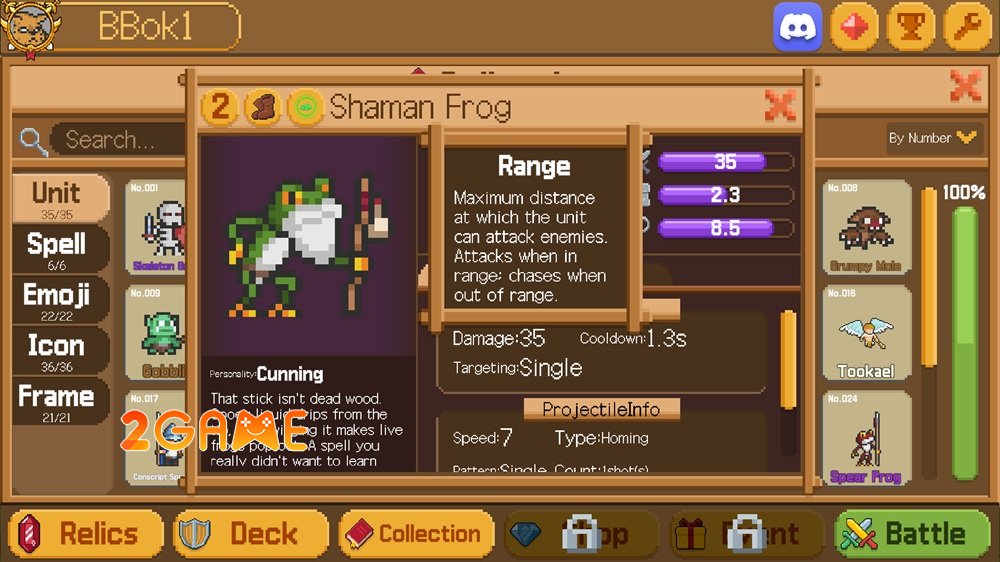Image resolution: width=1000 pixels, height=562 pixels.
Task: Switch to the Spell tab
Action: tap(58, 248)
